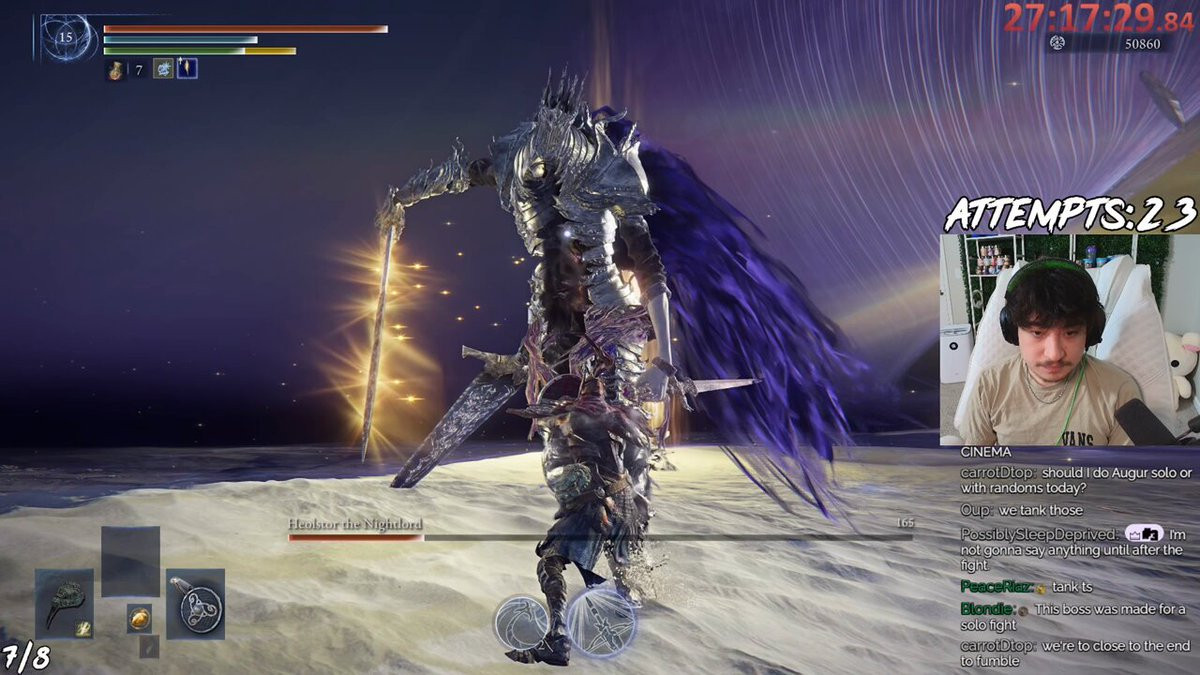The height and width of the screenshot is (675, 1200).
Task: Activate the curved crescent character skill icon
Action: click(521, 621)
